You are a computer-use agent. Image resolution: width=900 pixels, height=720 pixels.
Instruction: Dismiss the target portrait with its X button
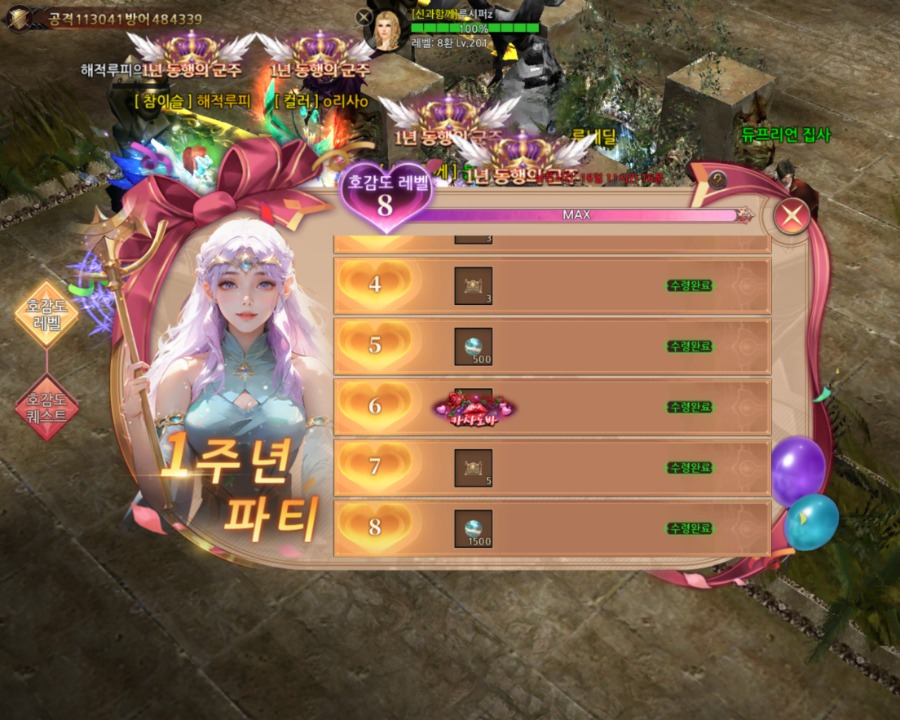pos(364,16)
